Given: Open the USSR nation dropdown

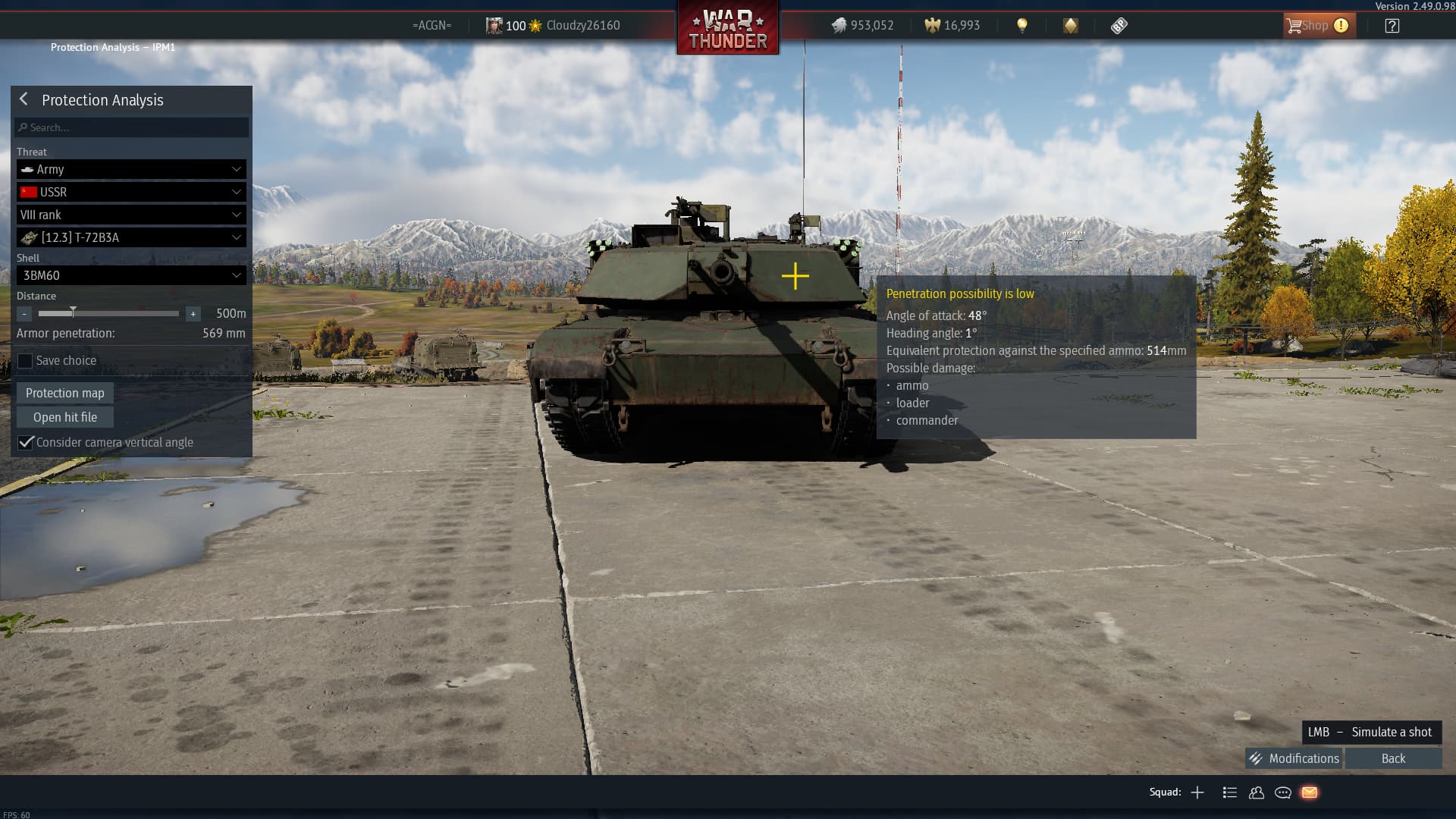Looking at the screenshot, I should 131,192.
